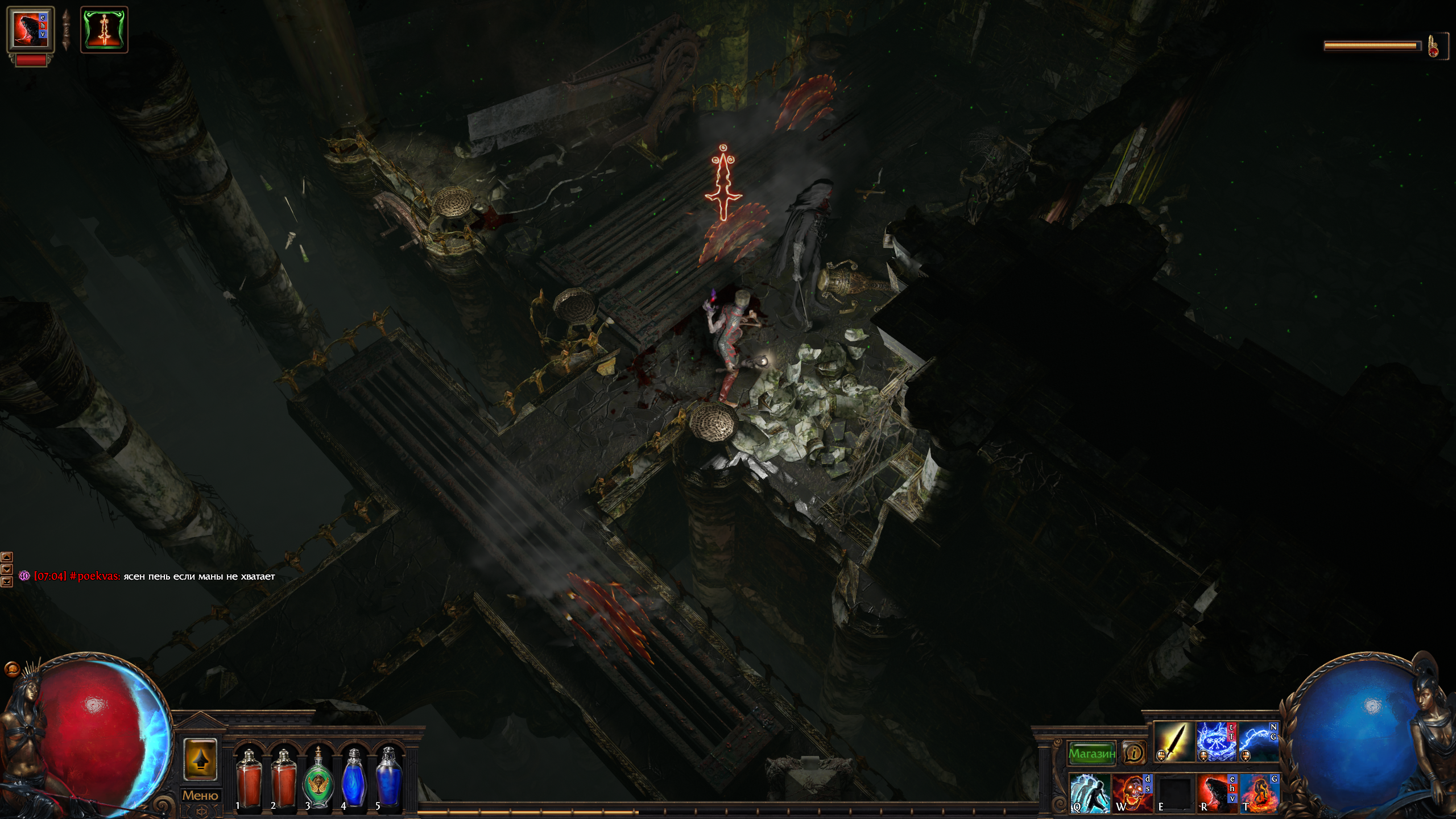Activate the dash skill on Q
The height and width of the screenshot is (819, 1456).
coord(1090,792)
